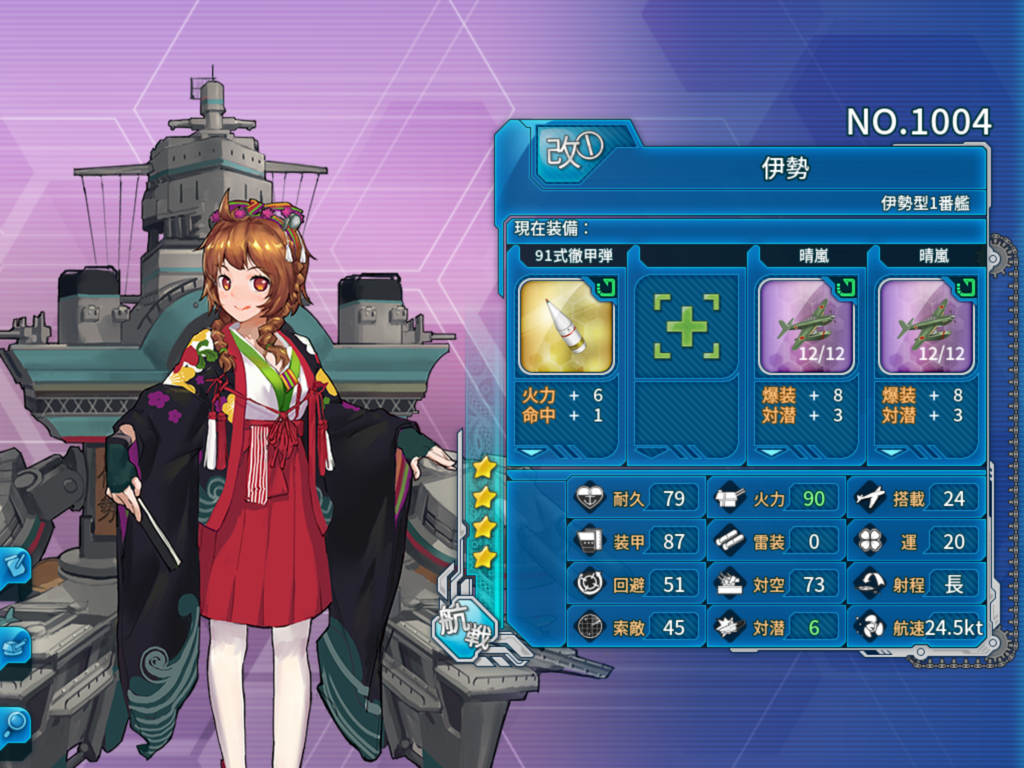Open the paint bucket icon button

[14, 567]
